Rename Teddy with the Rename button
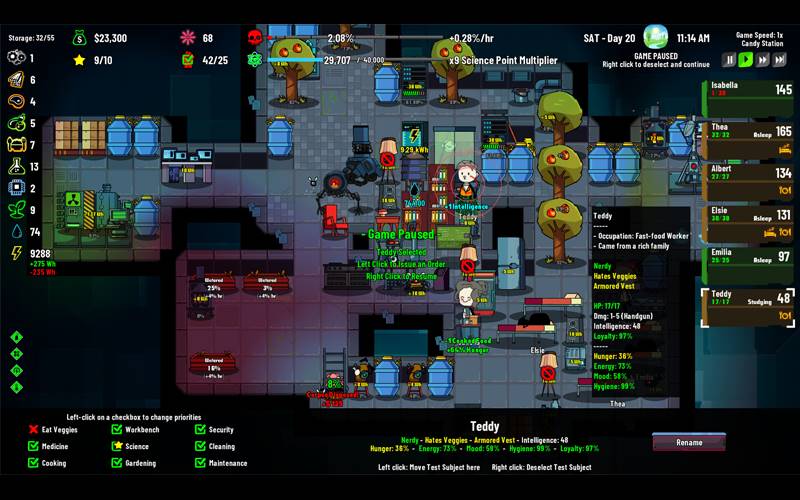Image resolution: width=800 pixels, height=500 pixels. pyautogui.click(x=689, y=442)
